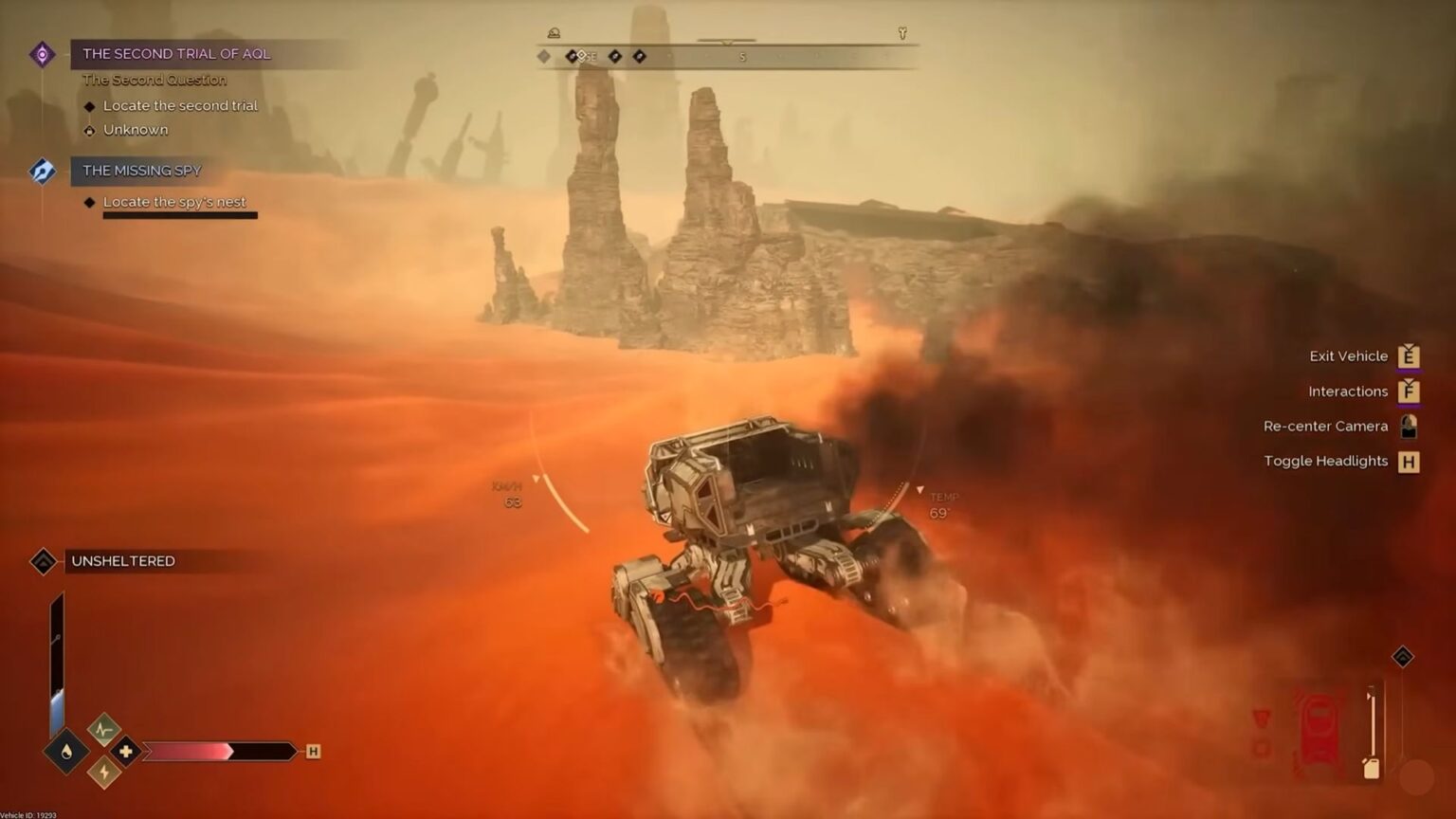Viewport: 1456px width, 819px height.
Task: Click the Interactions keybind prompt
Action: pos(1411,391)
